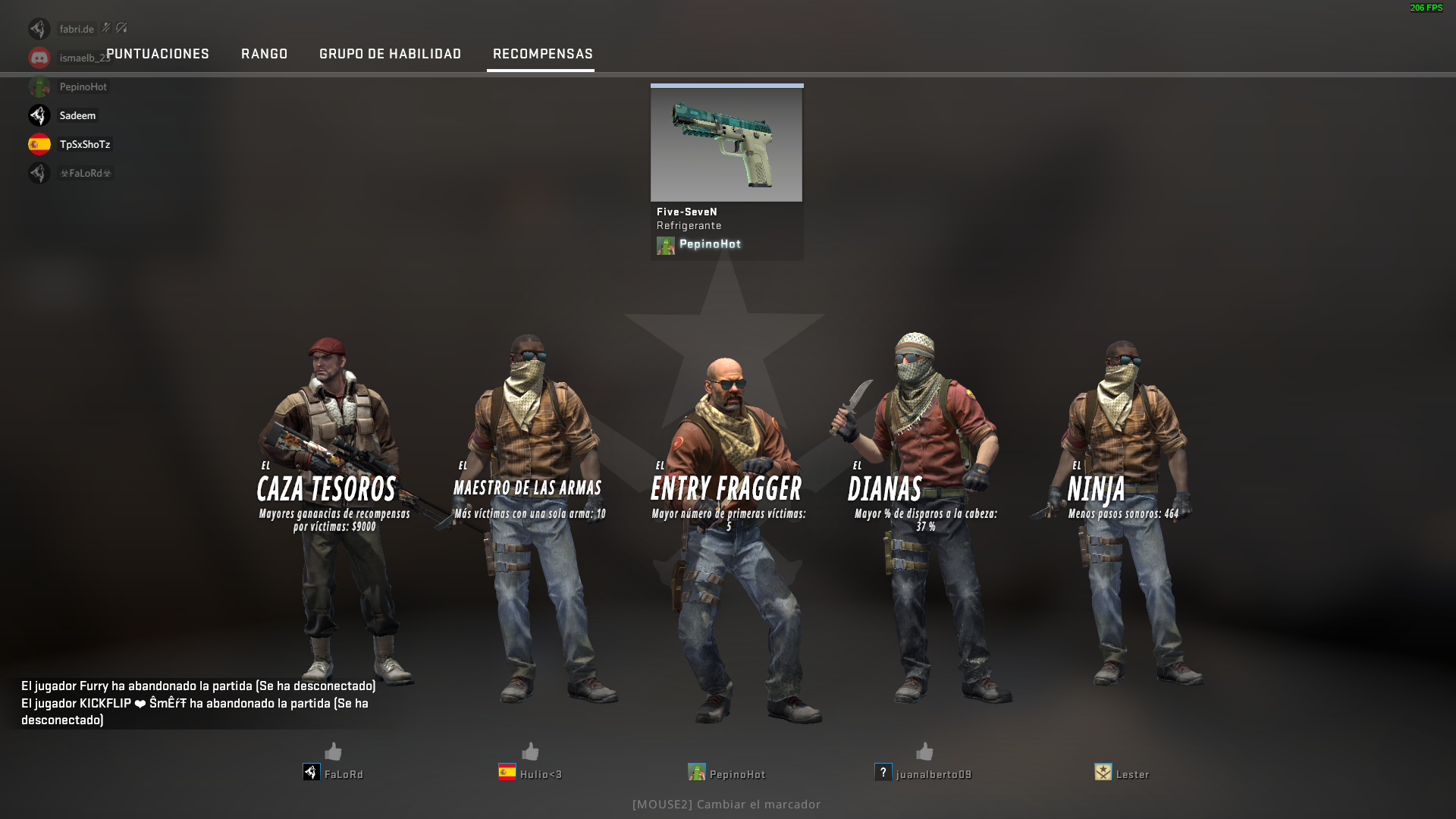This screenshot has height=819, width=1456.
Task: Pick fabri.de in the player list
Action: (77, 29)
